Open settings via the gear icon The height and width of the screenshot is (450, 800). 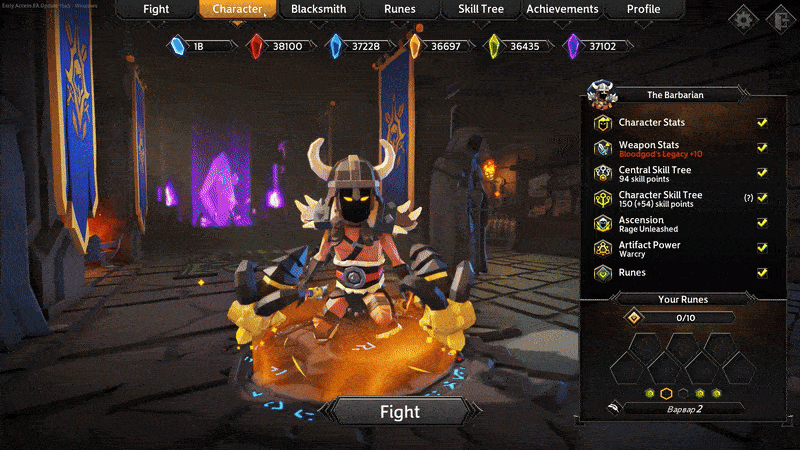(743, 18)
